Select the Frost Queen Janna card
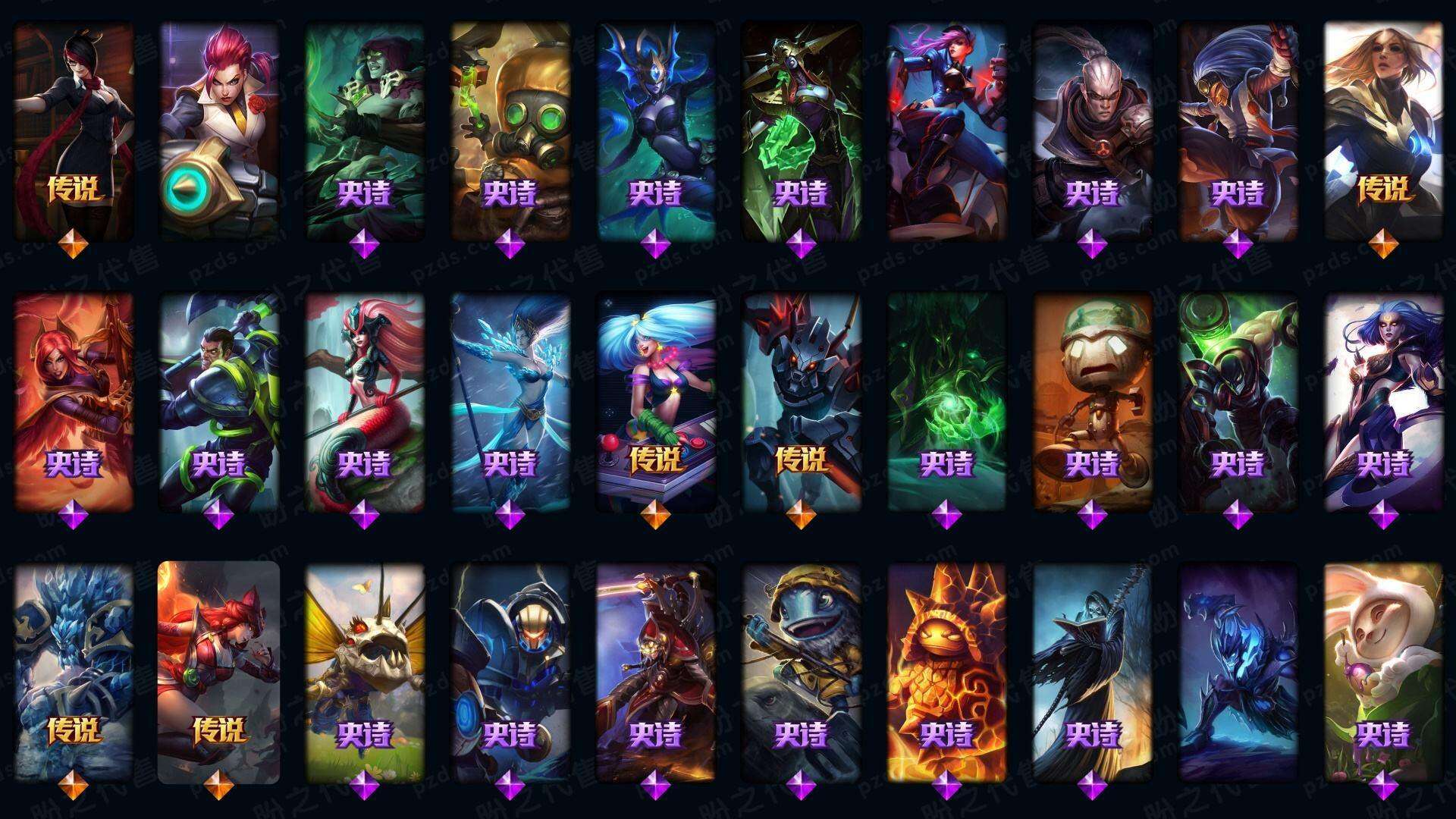The width and height of the screenshot is (1456, 819). tap(510, 402)
